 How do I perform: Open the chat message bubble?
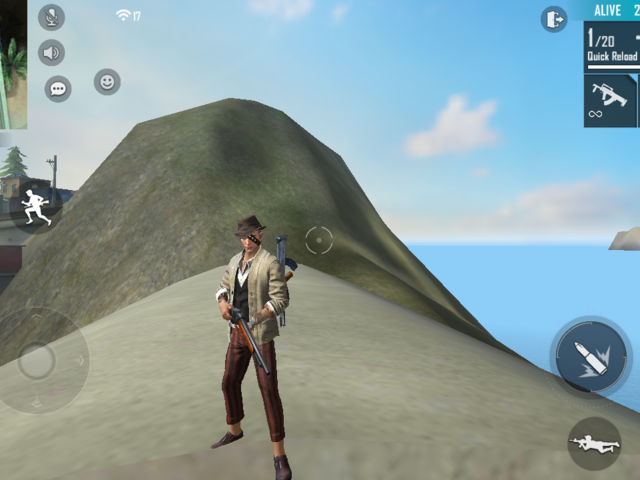[x=58, y=89]
